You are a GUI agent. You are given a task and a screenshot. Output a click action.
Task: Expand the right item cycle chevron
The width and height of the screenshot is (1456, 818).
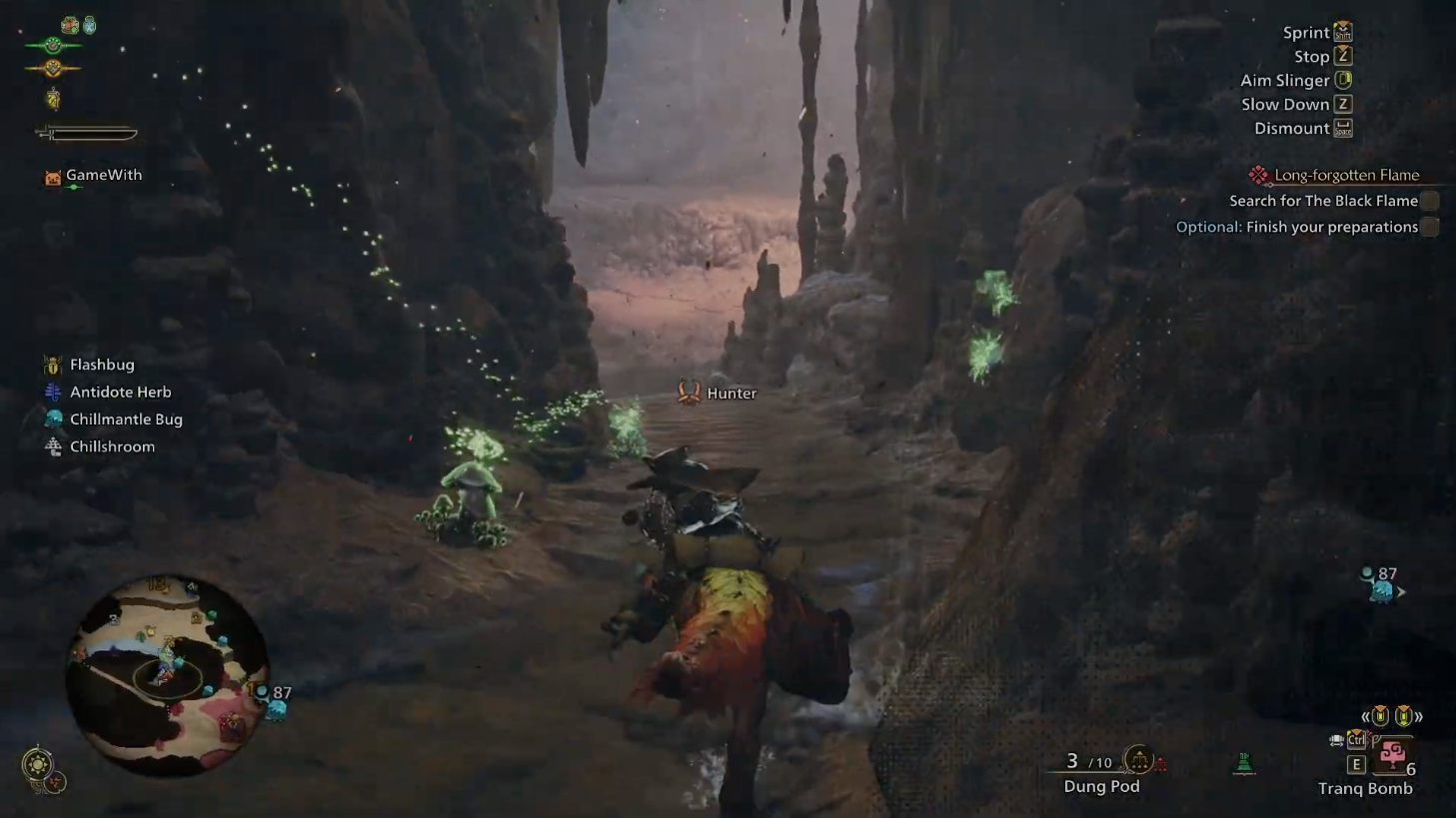1418,715
